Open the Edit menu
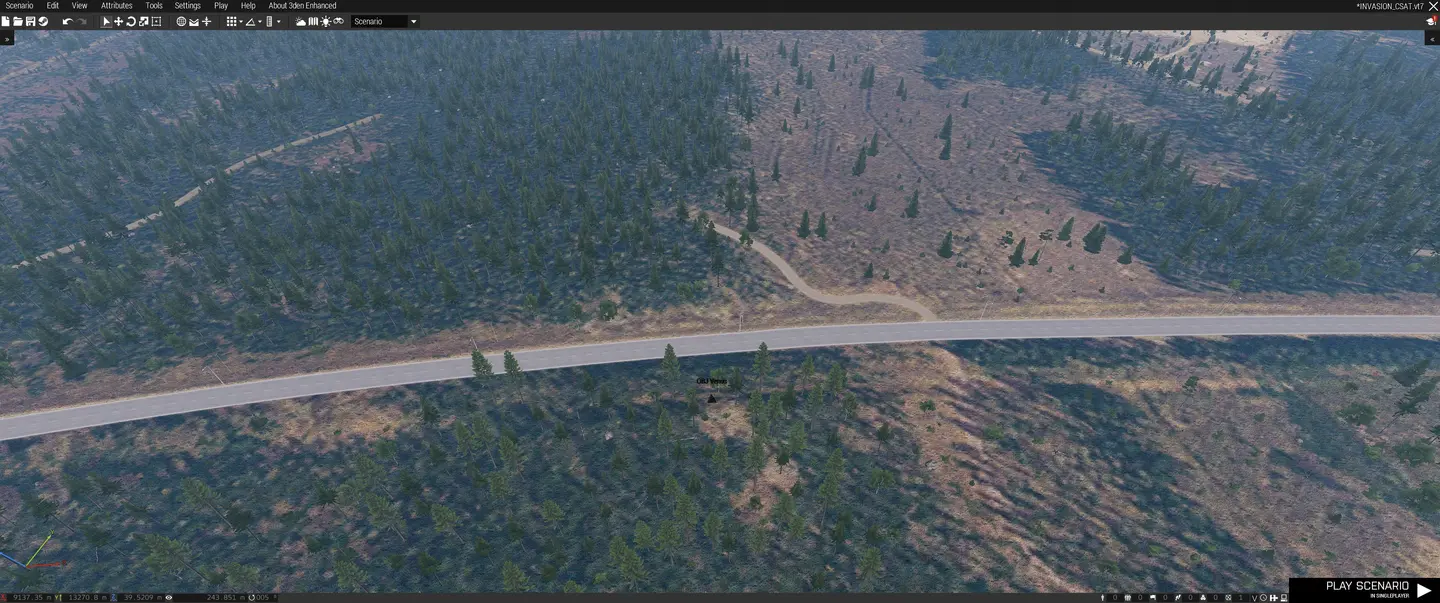 point(53,6)
